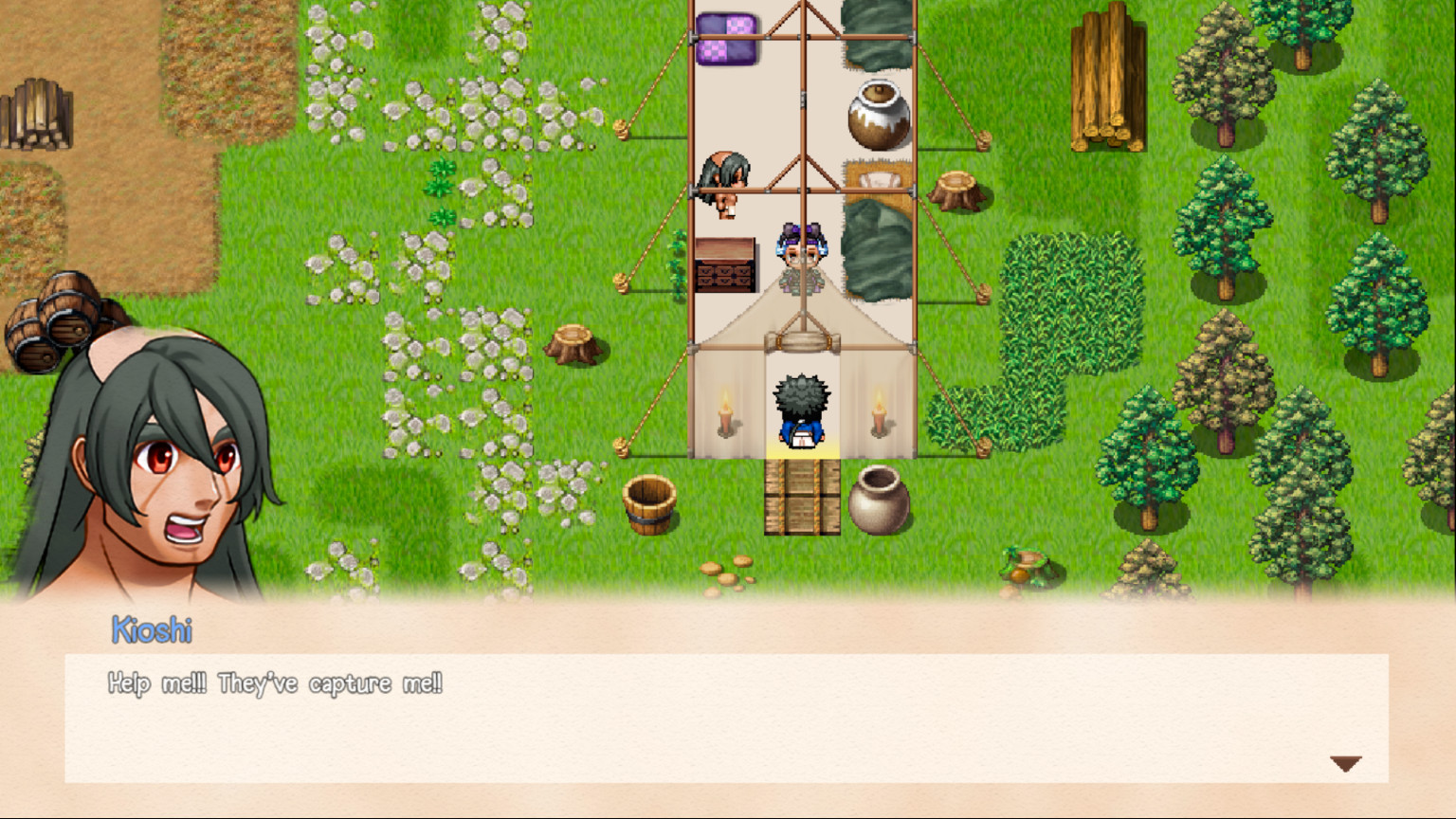1456x819 pixels.
Task: Select the straw mat on the hut floor
Action: click(877, 182)
